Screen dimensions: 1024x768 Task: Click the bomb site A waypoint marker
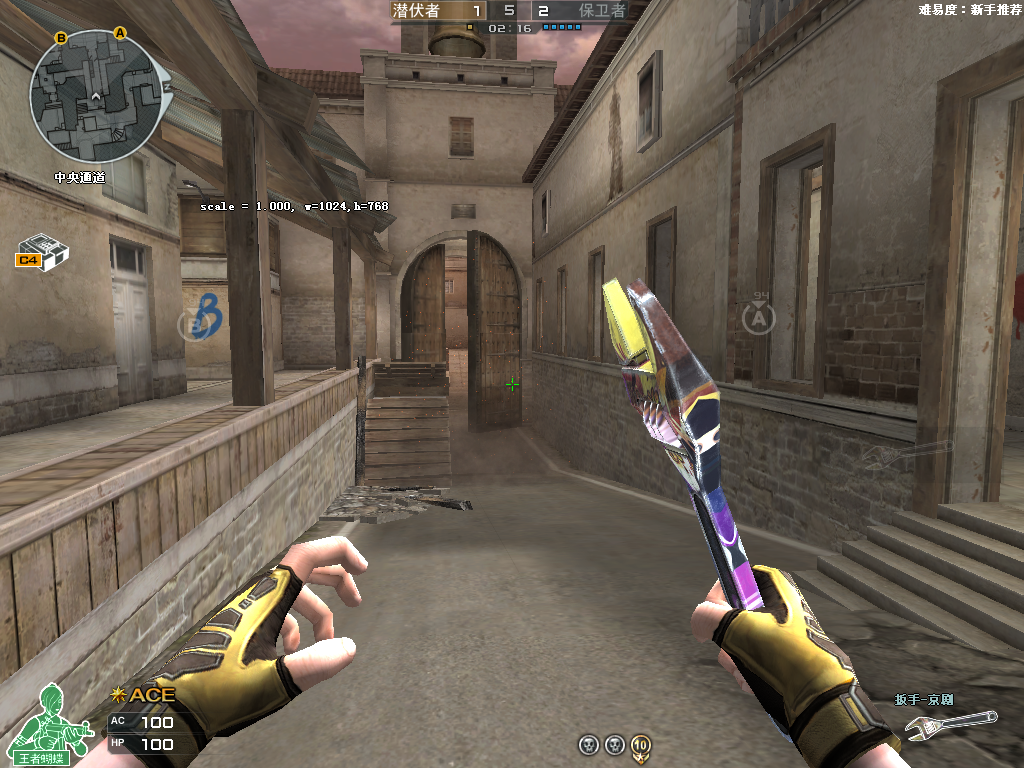[759, 317]
